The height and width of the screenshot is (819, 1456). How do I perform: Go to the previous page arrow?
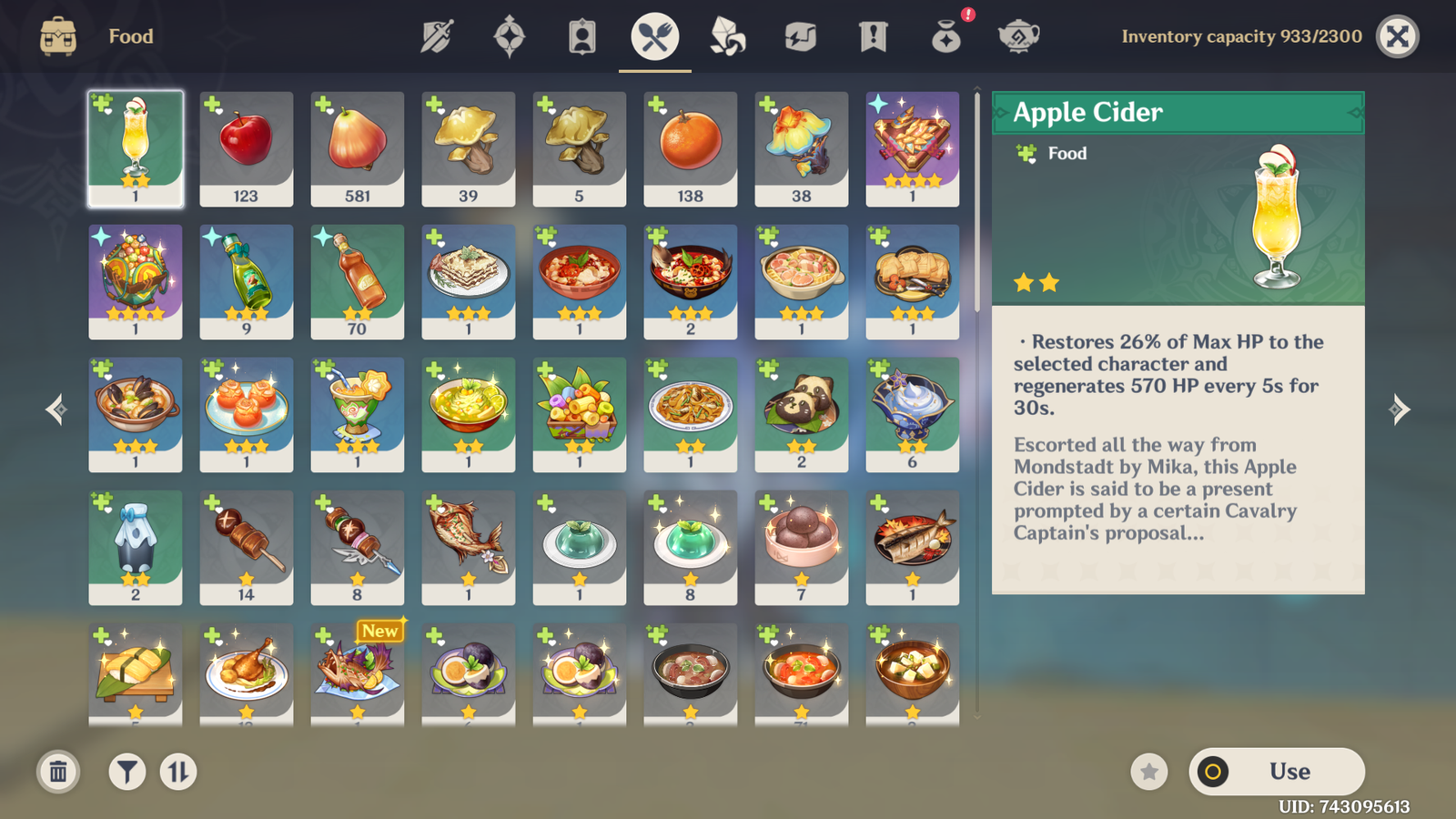pyautogui.click(x=56, y=409)
